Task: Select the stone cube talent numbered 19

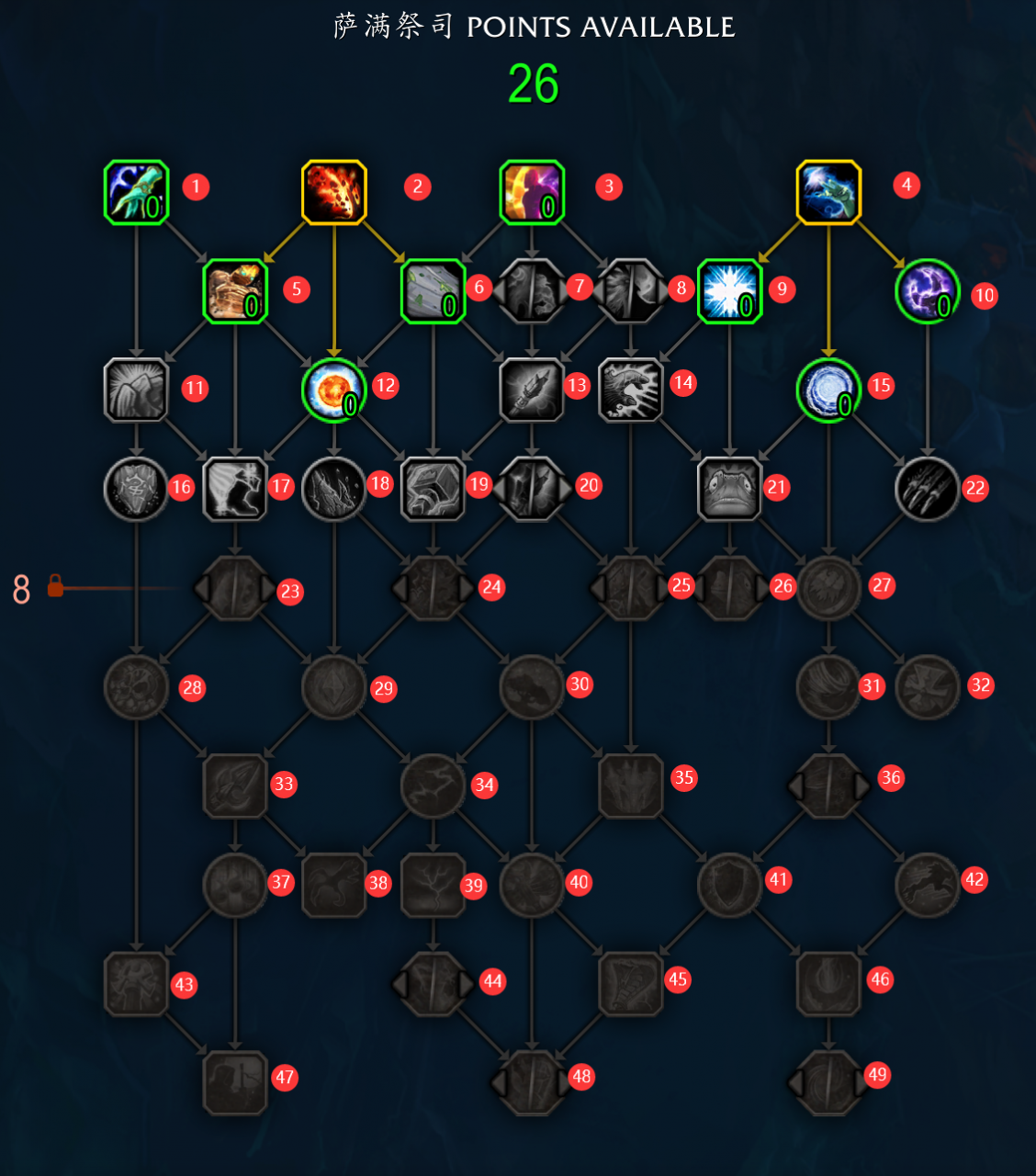Action: 433,489
